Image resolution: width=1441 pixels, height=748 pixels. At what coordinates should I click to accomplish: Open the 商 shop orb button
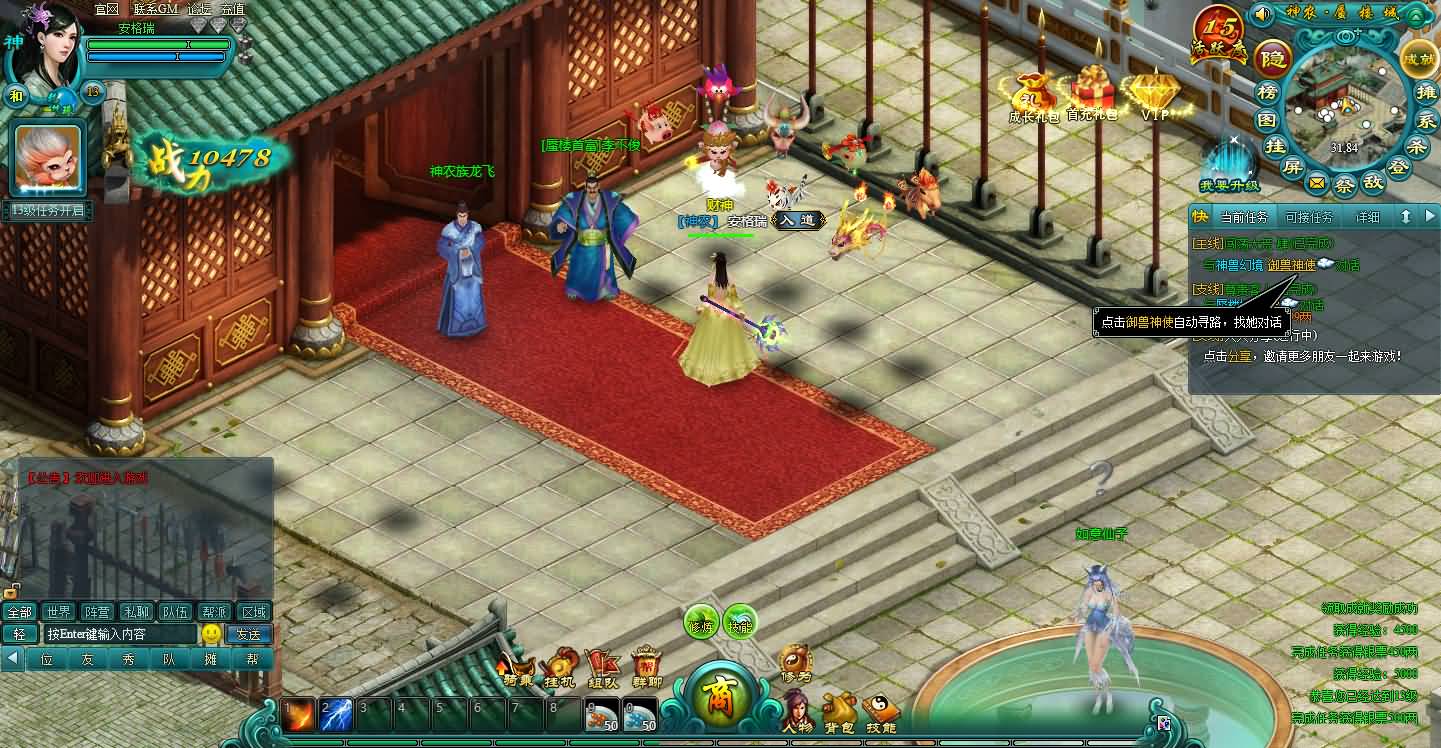pos(719,694)
